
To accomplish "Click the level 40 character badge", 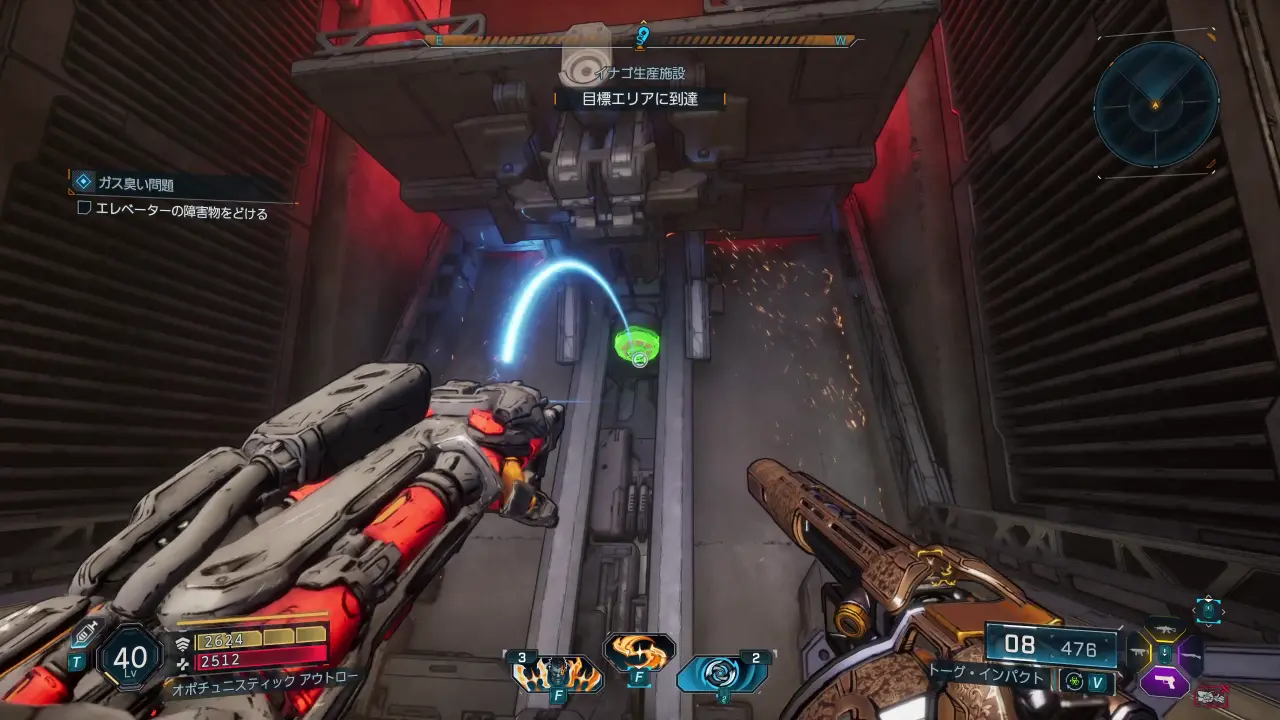I will click(130, 657).
